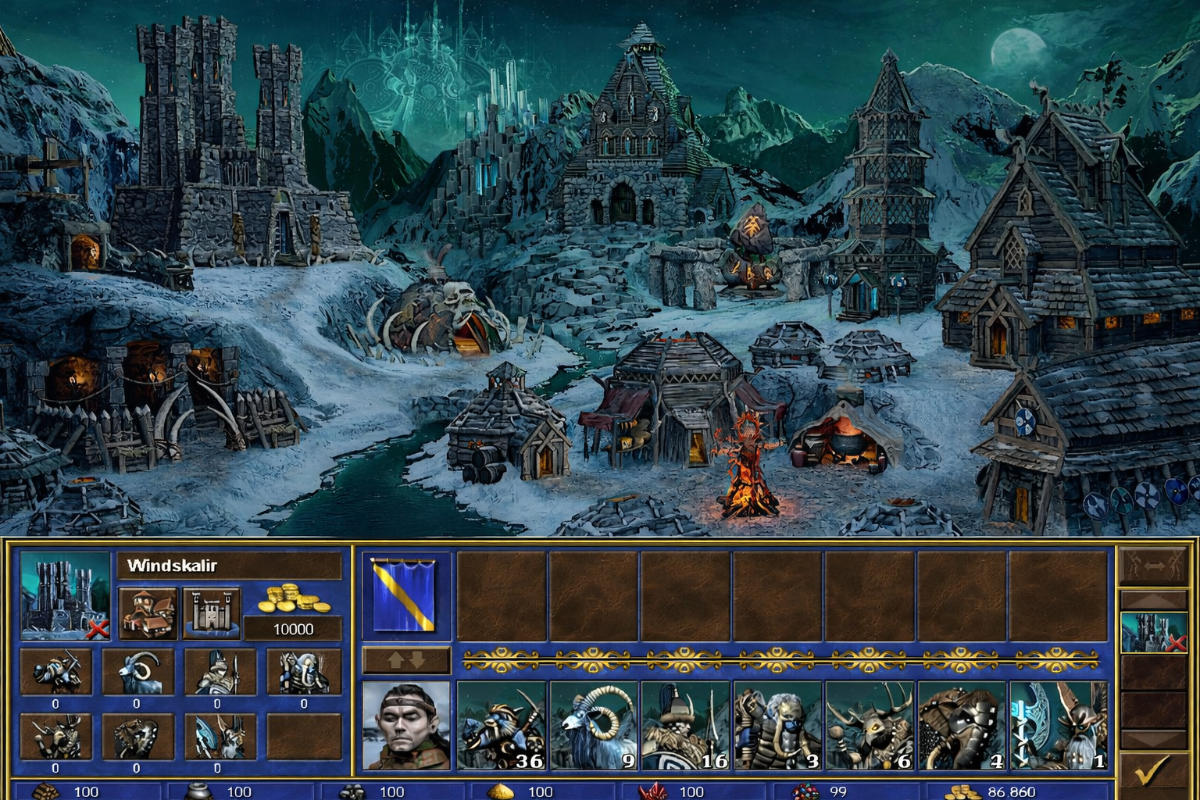Click the hero exchange button with horizontal arrows
This screenshot has height=800, width=1200.
tap(1153, 566)
